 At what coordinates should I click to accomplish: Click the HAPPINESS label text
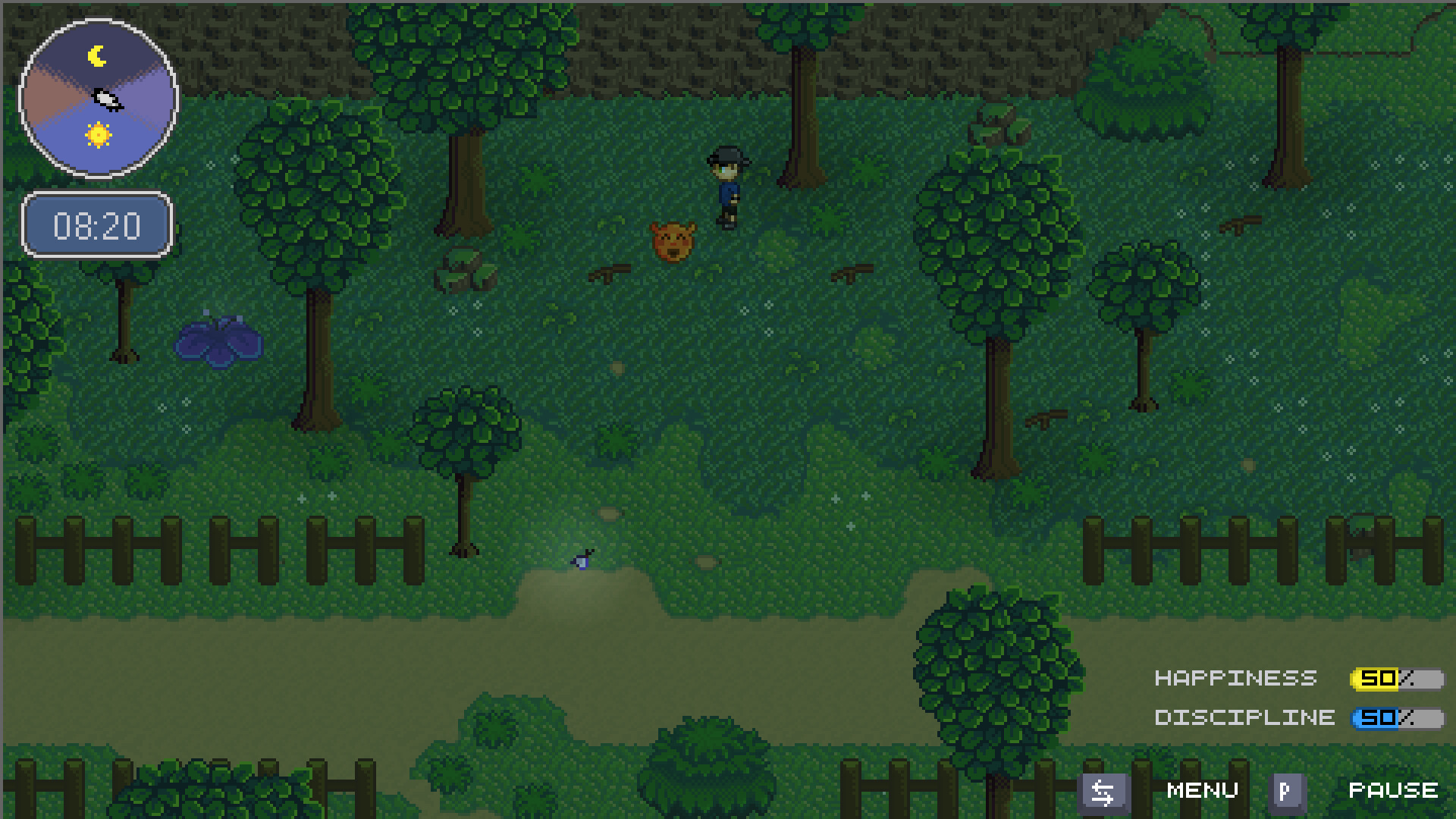click(x=1235, y=677)
